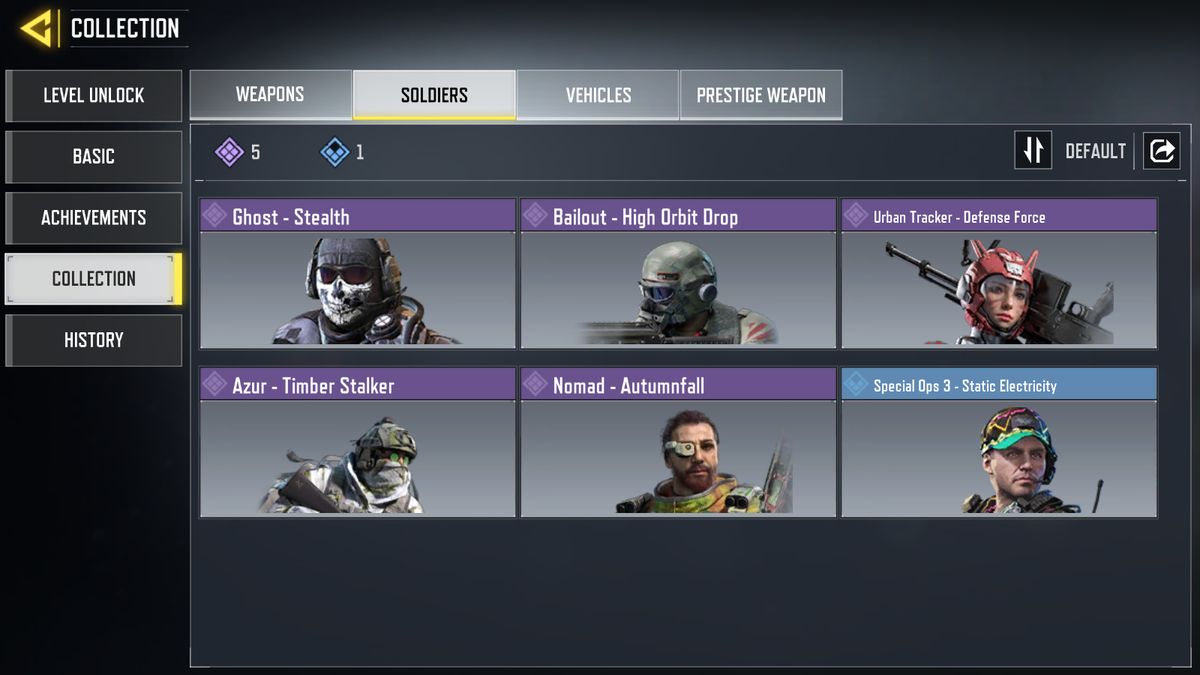1200x675 pixels.
Task: Filter by the blue rare rarity icon
Action: click(x=334, y=152)
